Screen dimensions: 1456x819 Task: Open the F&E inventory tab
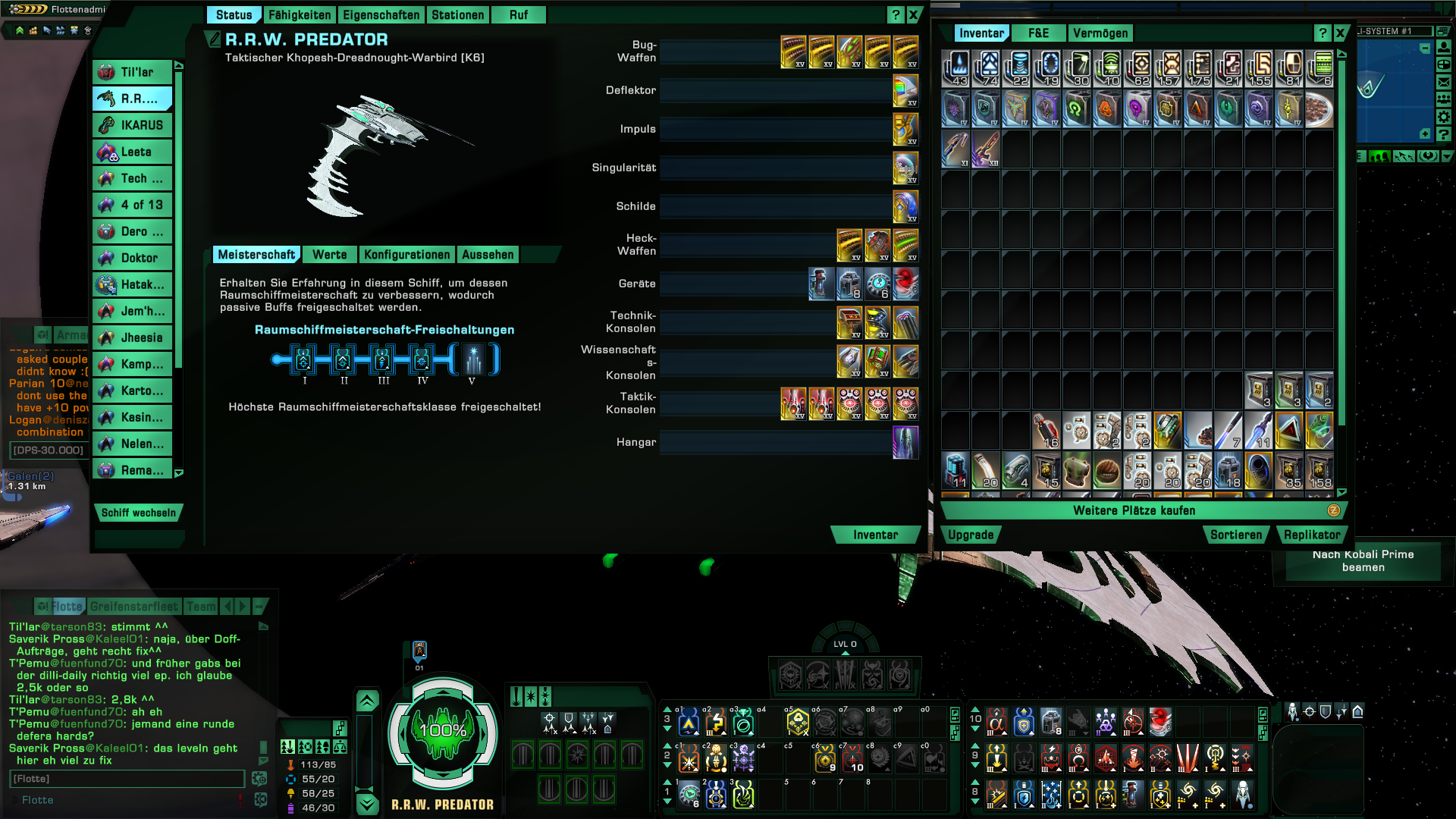tap(1038, 33)
